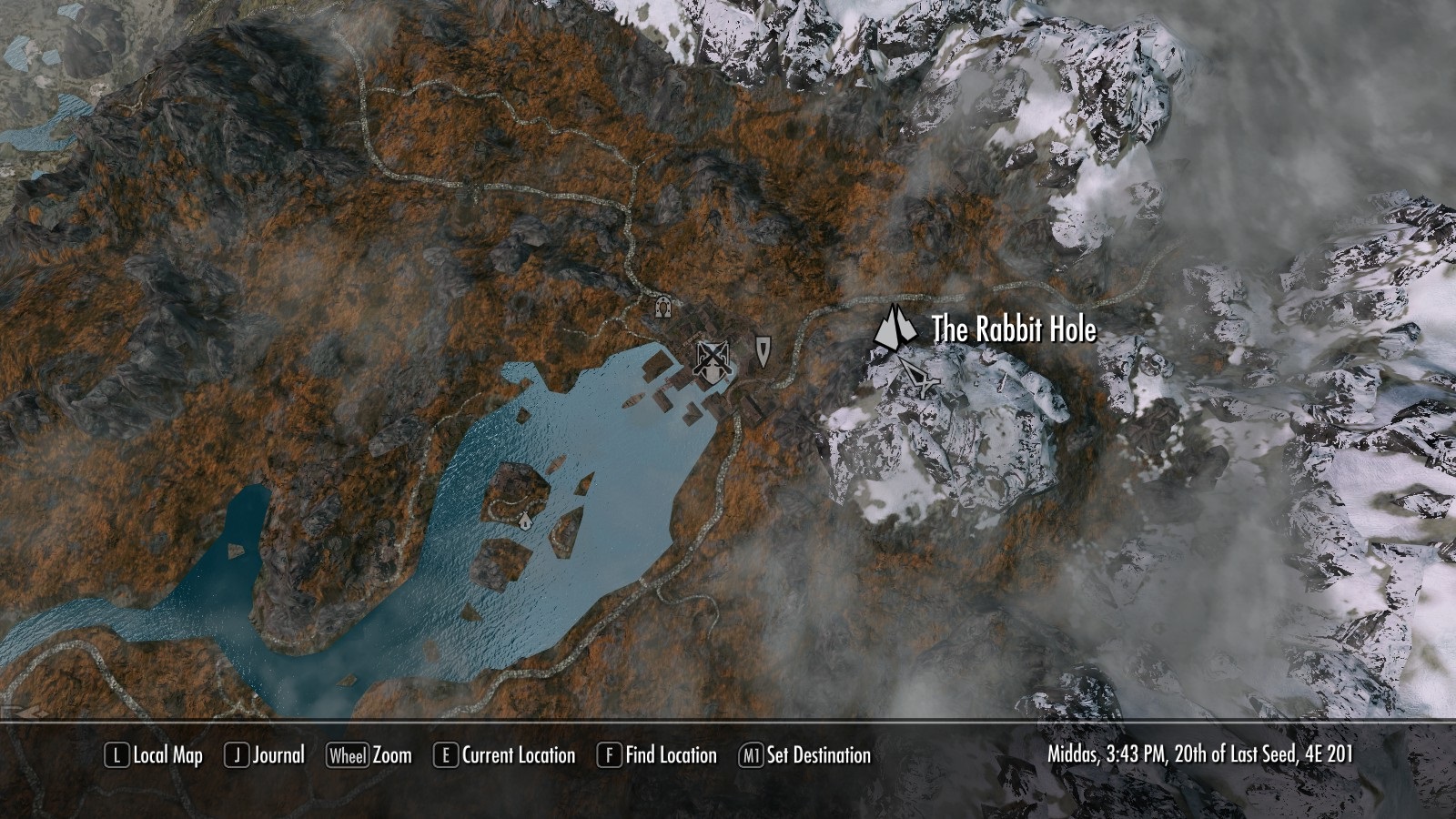Screen dimensions: 1456x819
Task: Select the small tent marker on the island
Action: tap(525, 520)
